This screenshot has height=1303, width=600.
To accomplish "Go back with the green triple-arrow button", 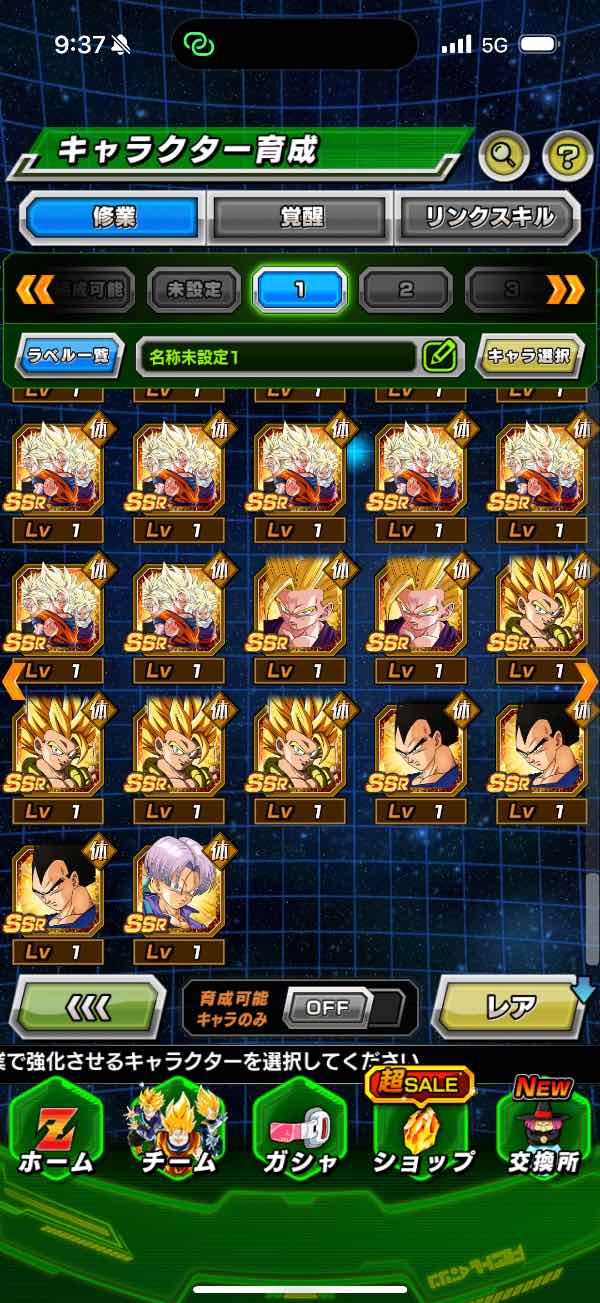I will pyautogui.click(x=87, y=1007).
